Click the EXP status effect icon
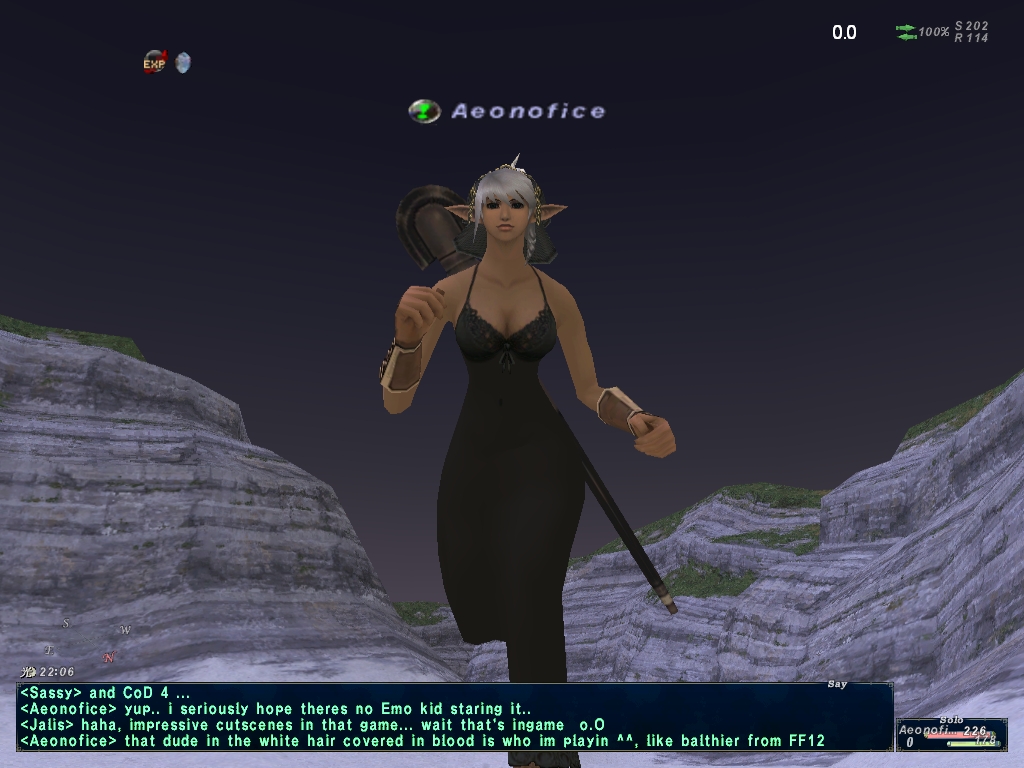Screen dimensions: 1024x768 (x=154, y=62)
